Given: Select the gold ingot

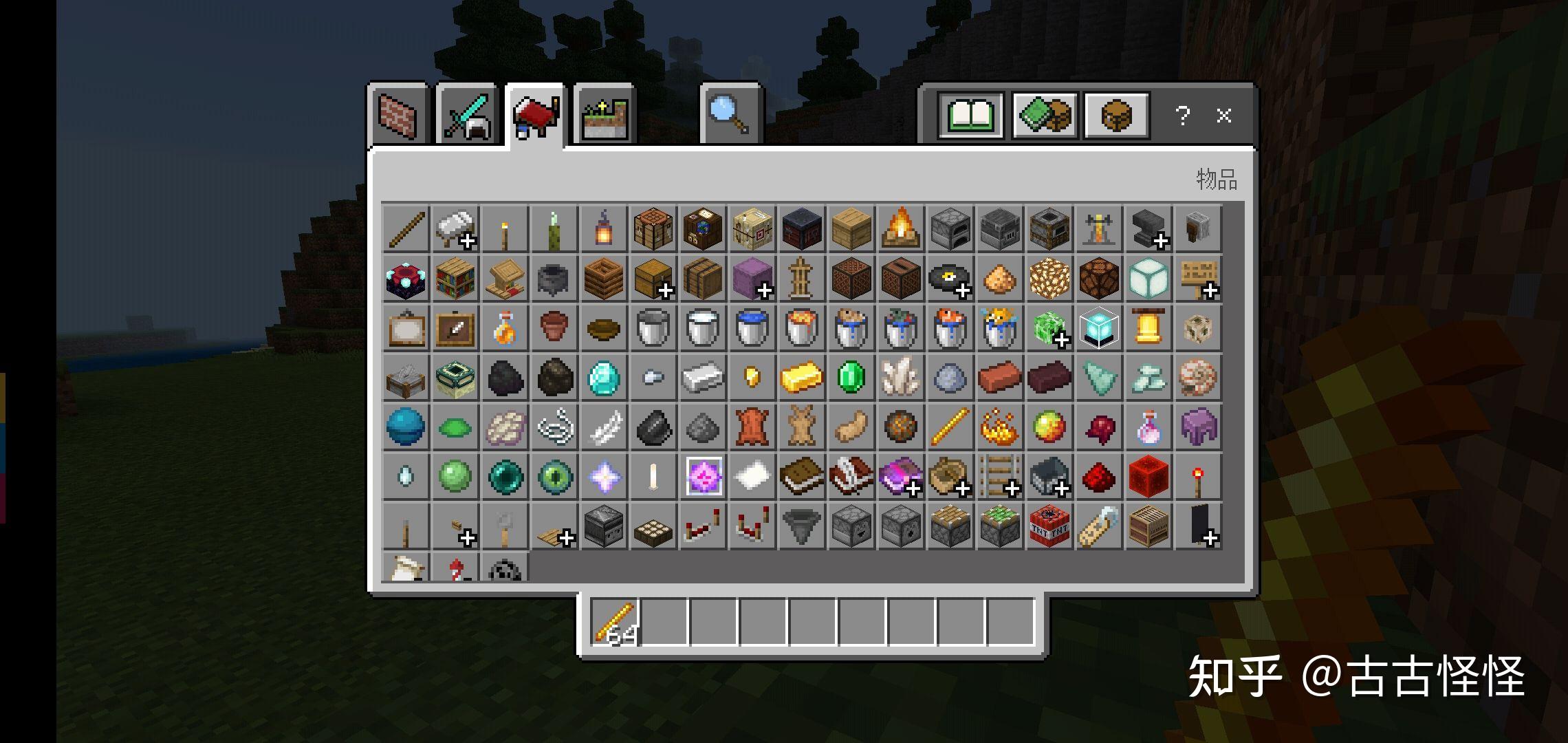Looking at the screenshot, I should (x=801, y=377).
